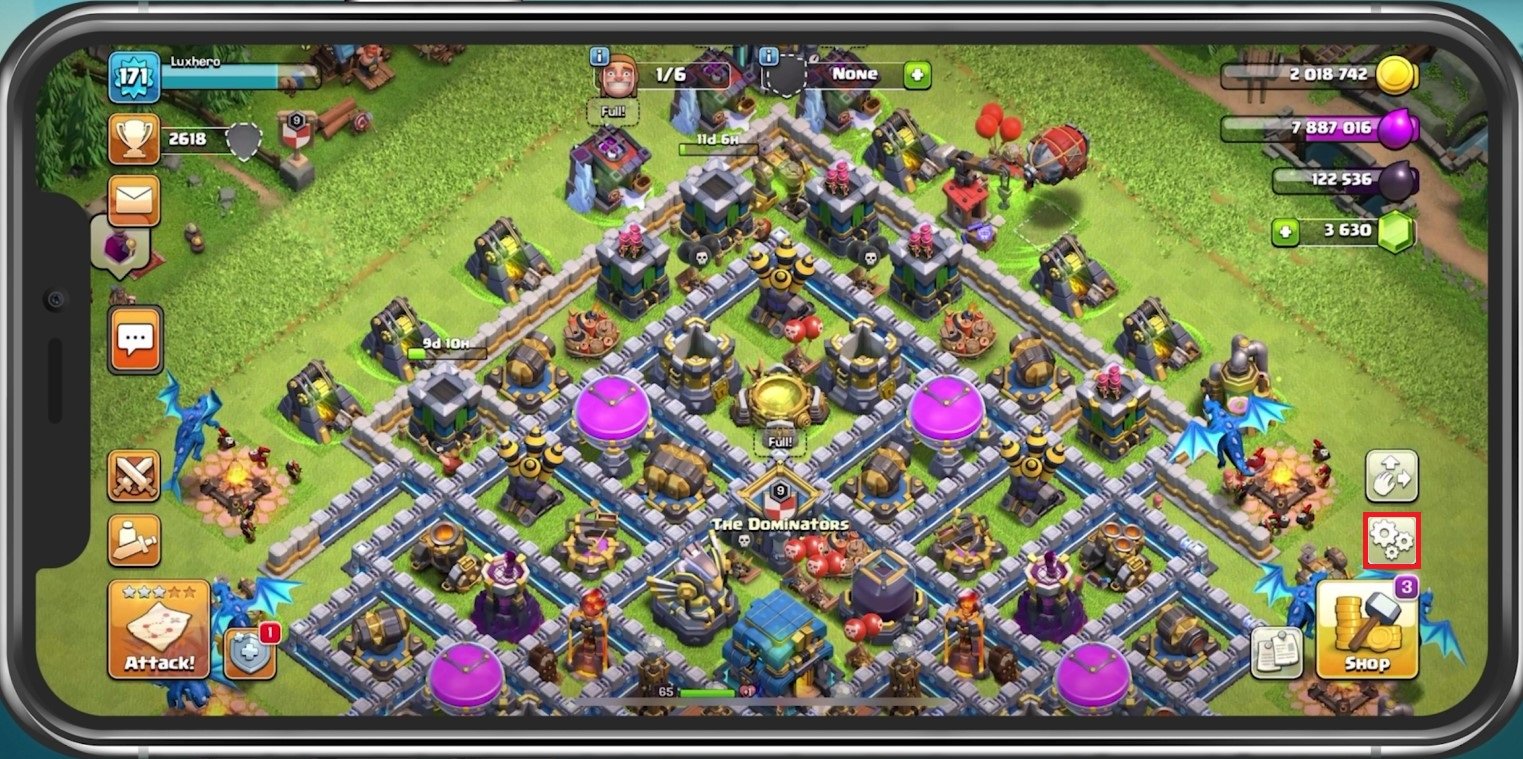Open the gear settings menu
1523x759 pixels.
click(x=1392, y=540)
